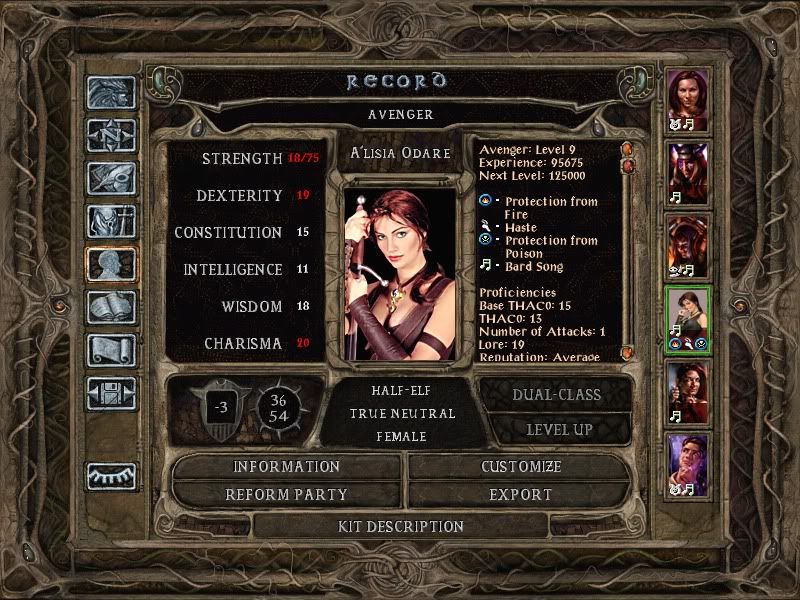Open the Information panel
Image resolution: width=800 pixels, height=600 pixels.
[x=287, y=467]
